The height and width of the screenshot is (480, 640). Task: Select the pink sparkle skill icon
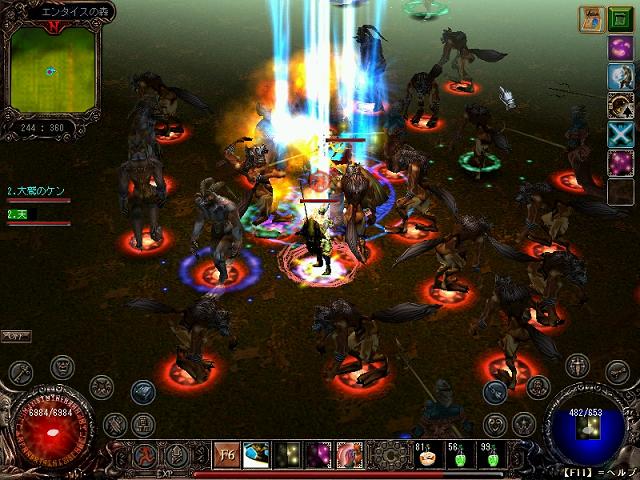tap(620, 162)
